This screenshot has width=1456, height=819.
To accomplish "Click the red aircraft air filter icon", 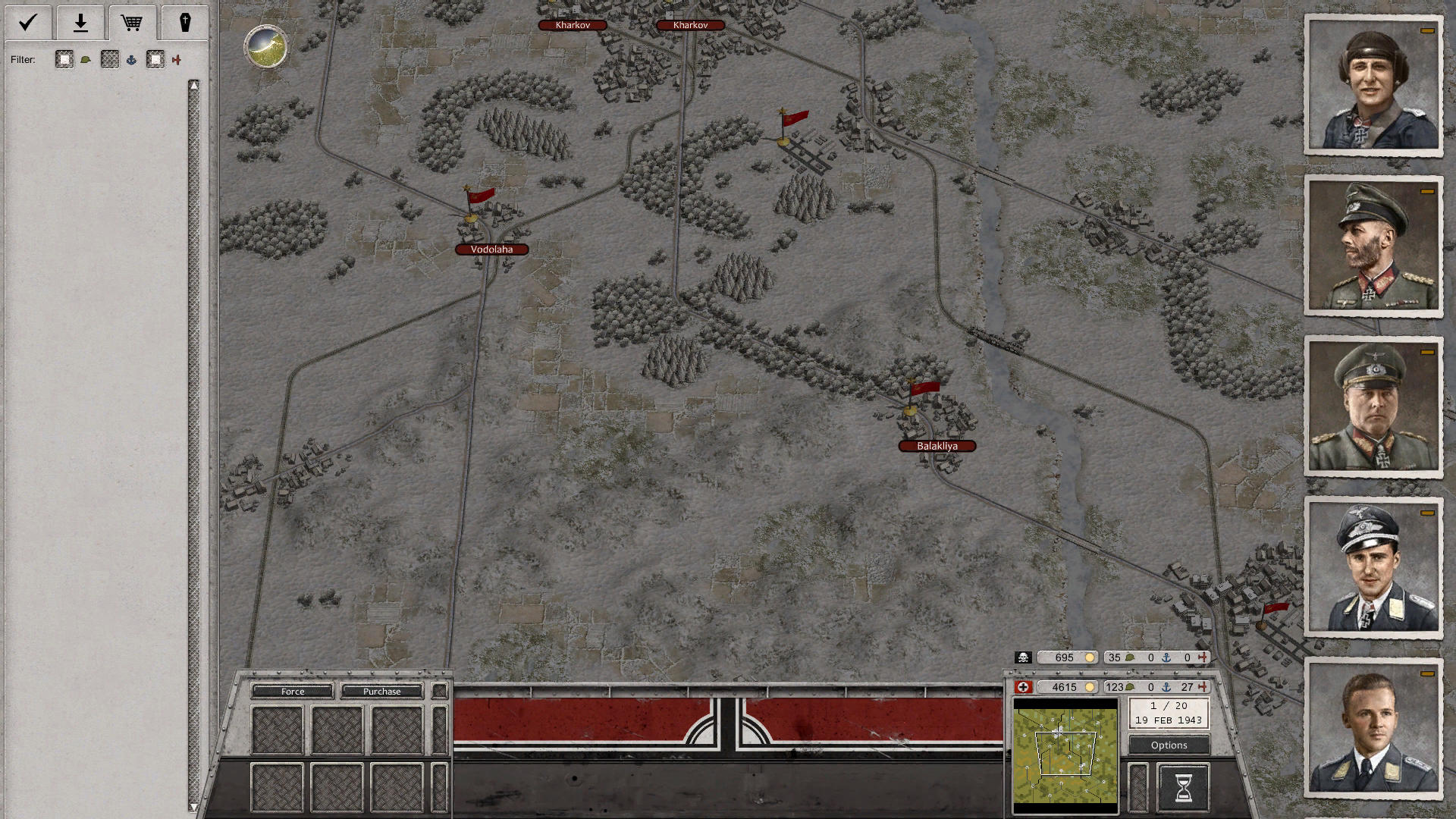I will [178, 59].
